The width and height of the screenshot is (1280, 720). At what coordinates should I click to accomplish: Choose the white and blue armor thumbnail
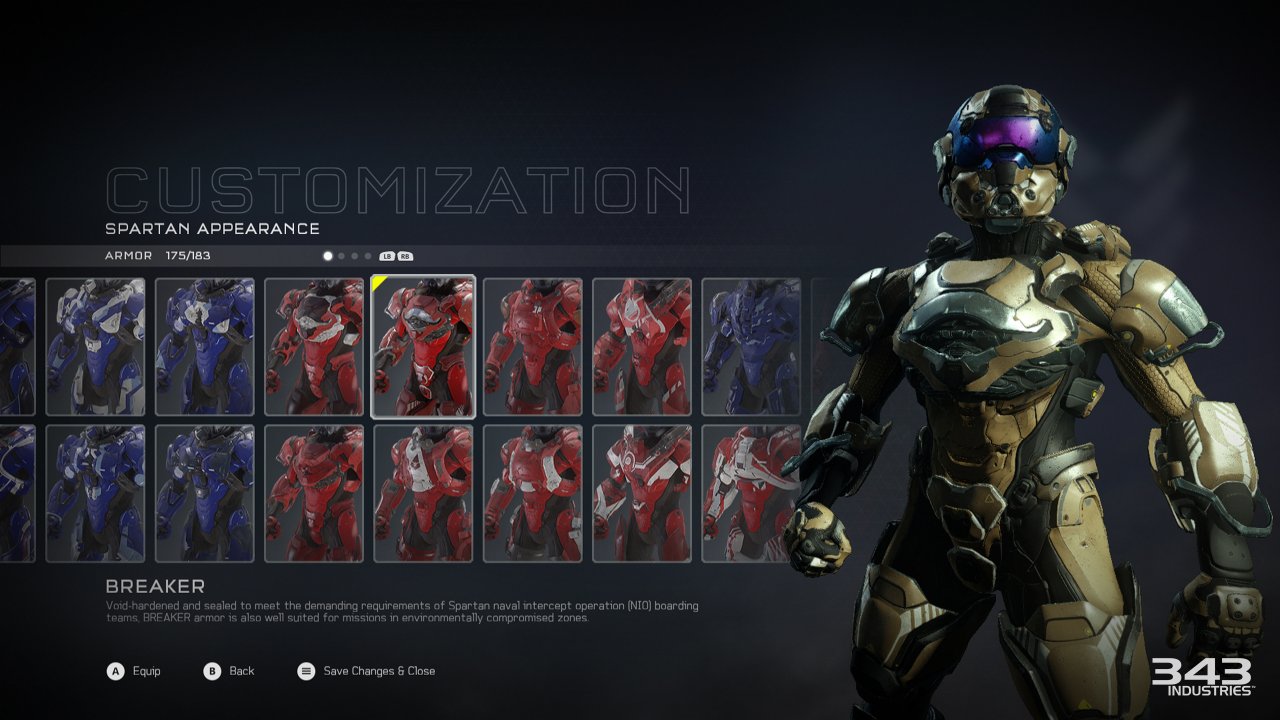[x=95, y=346]
